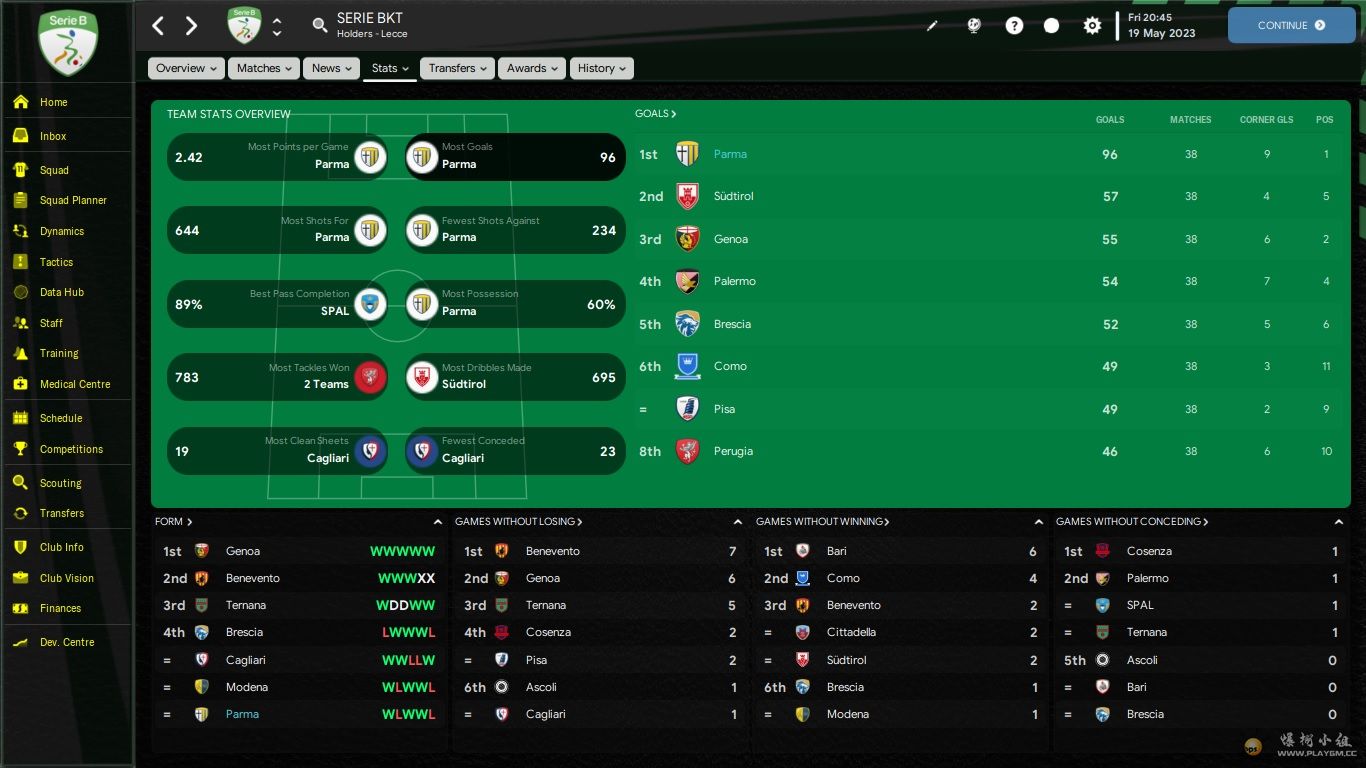Show the Medical Centre

[75, 384]
